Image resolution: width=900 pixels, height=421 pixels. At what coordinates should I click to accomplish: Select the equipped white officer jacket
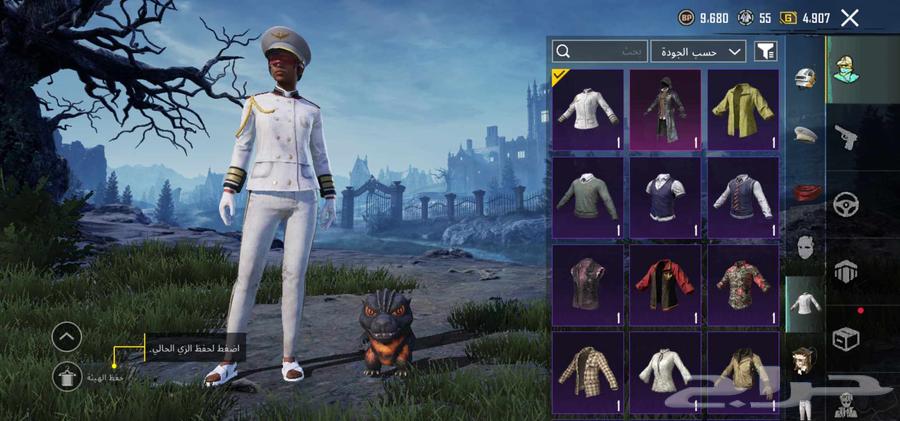(x=587, y=108)
